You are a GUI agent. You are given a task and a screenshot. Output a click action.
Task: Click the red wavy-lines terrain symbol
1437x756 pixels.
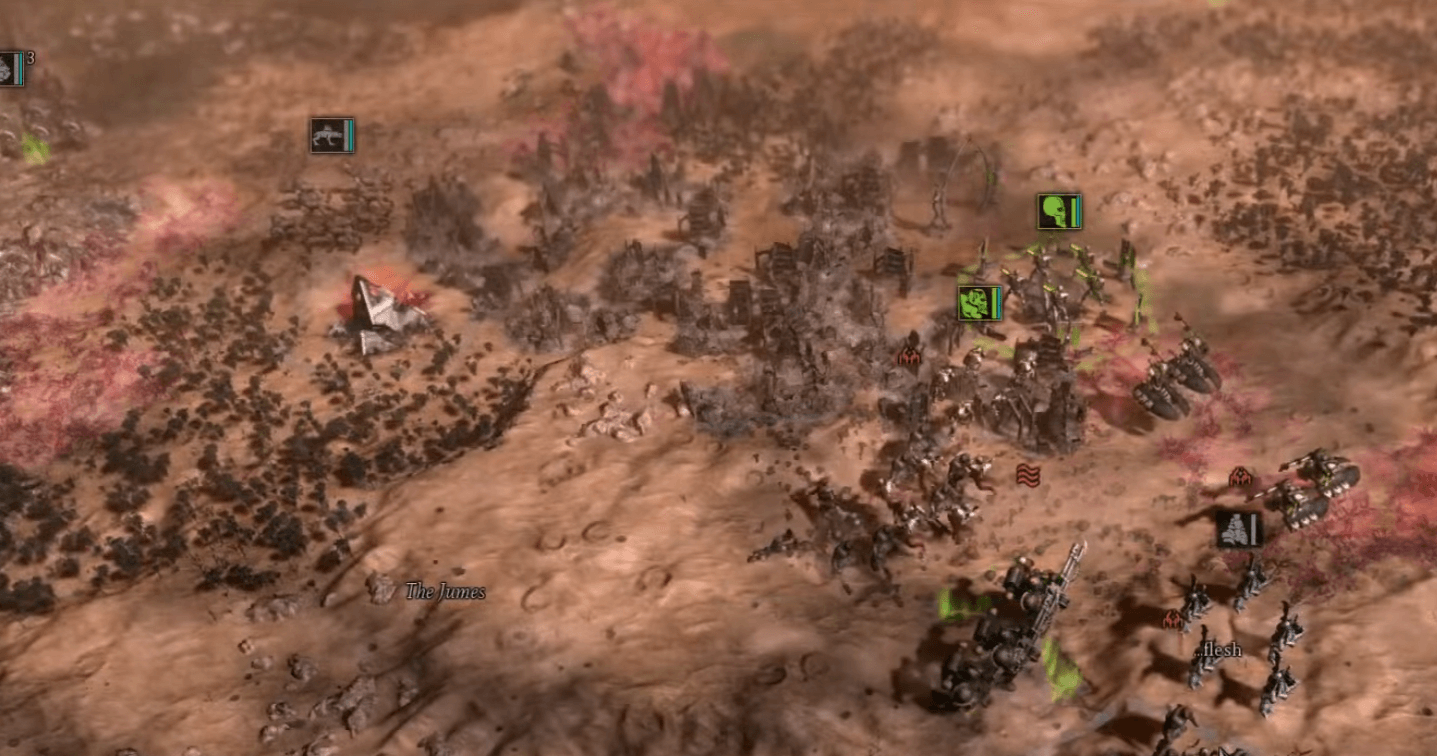1028,477
